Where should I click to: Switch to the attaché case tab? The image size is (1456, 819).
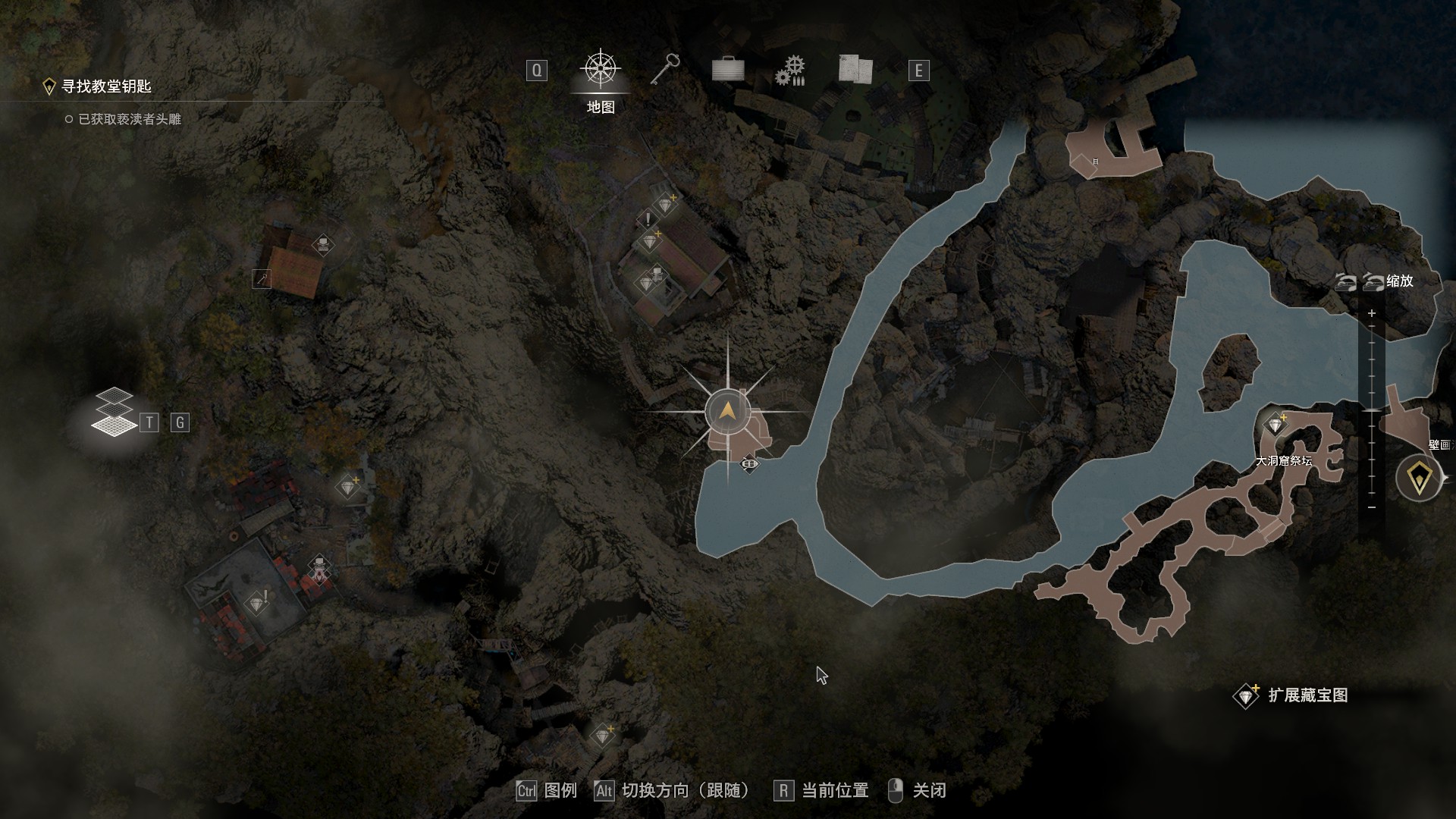click(728, 71)
